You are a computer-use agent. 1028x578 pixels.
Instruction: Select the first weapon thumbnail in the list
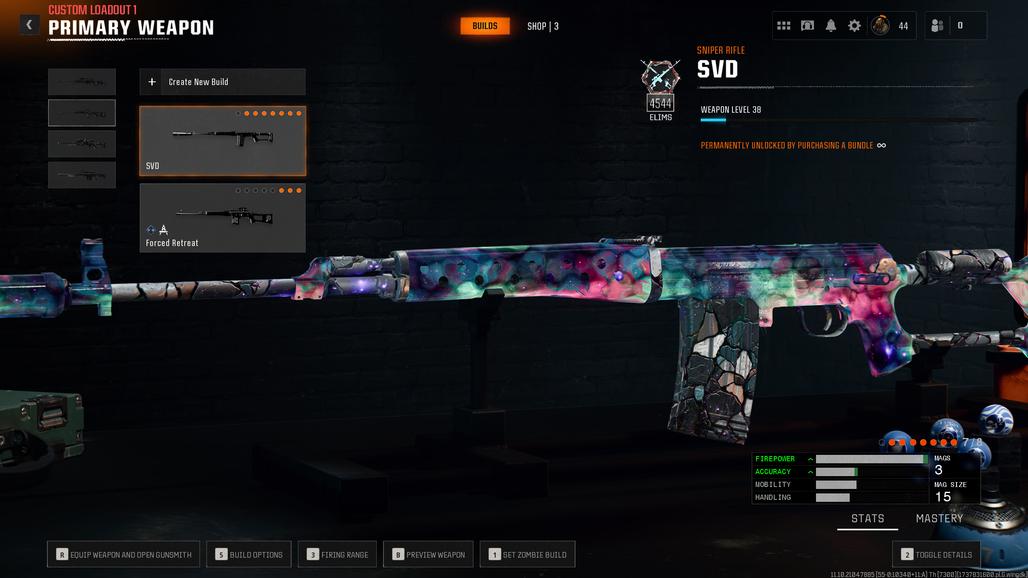coord(82,82)
